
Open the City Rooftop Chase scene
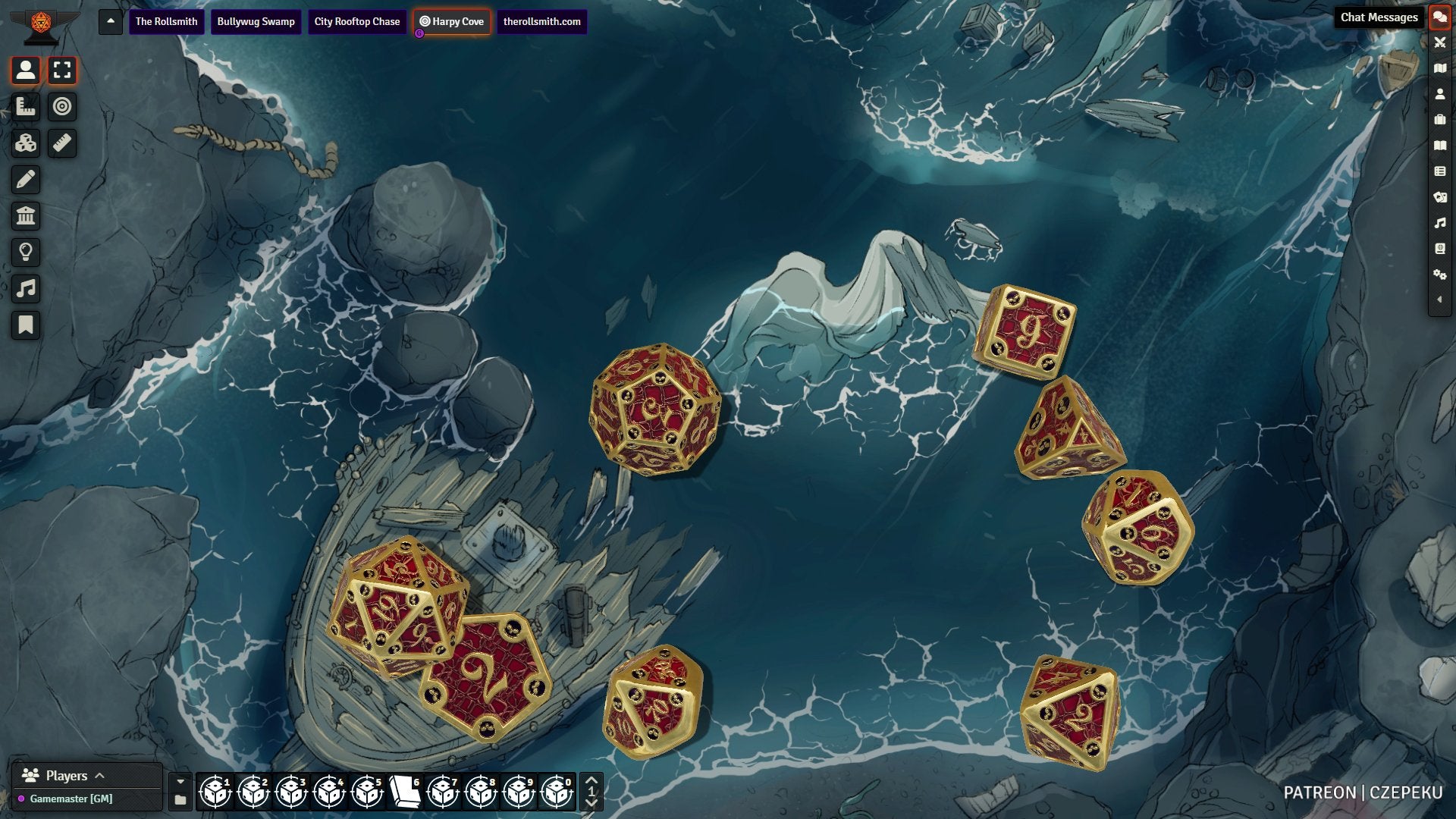point(356,21)
